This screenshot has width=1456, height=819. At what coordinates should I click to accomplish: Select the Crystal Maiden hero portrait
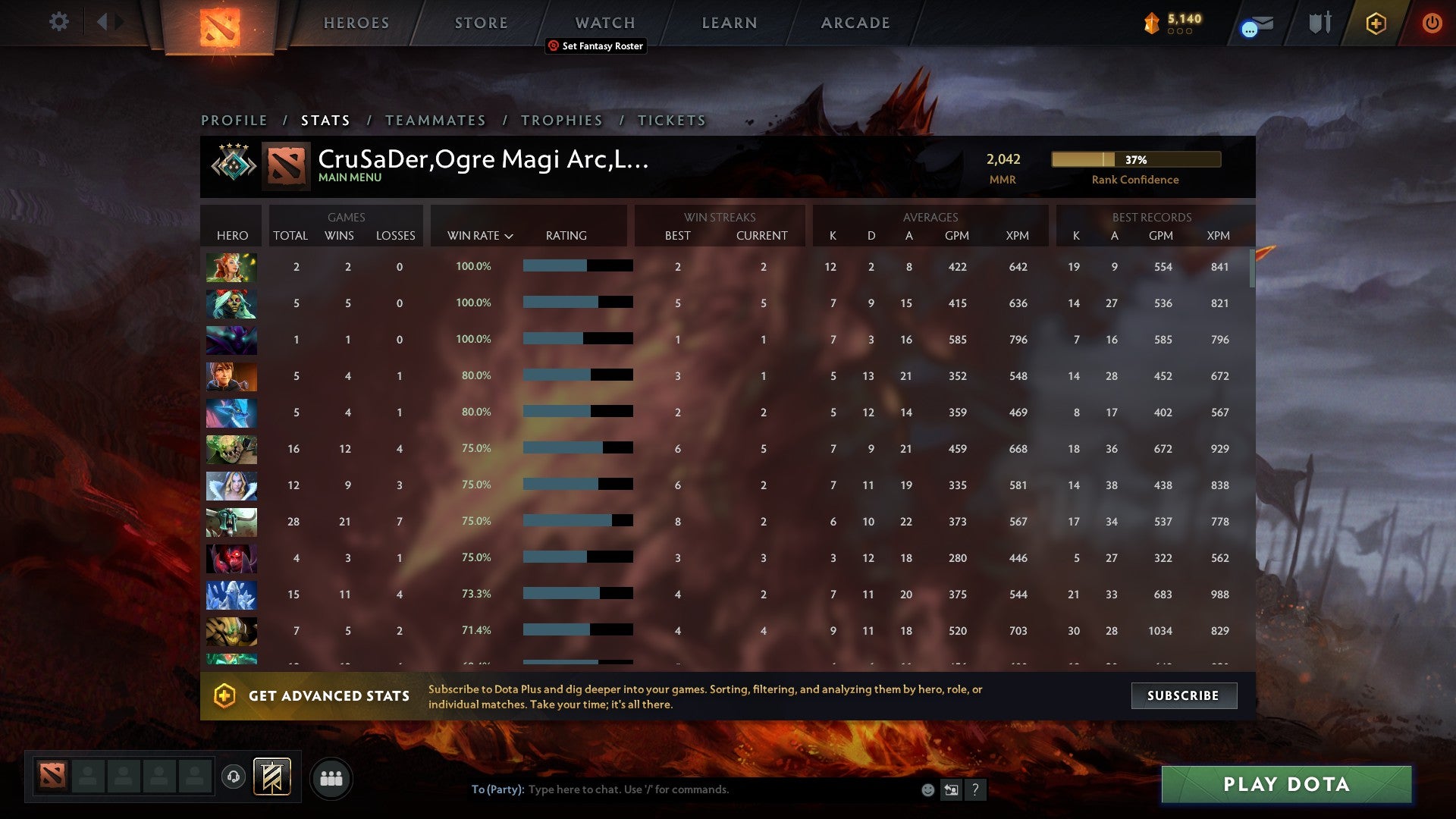pyautogui.click(x=231, y=485)
